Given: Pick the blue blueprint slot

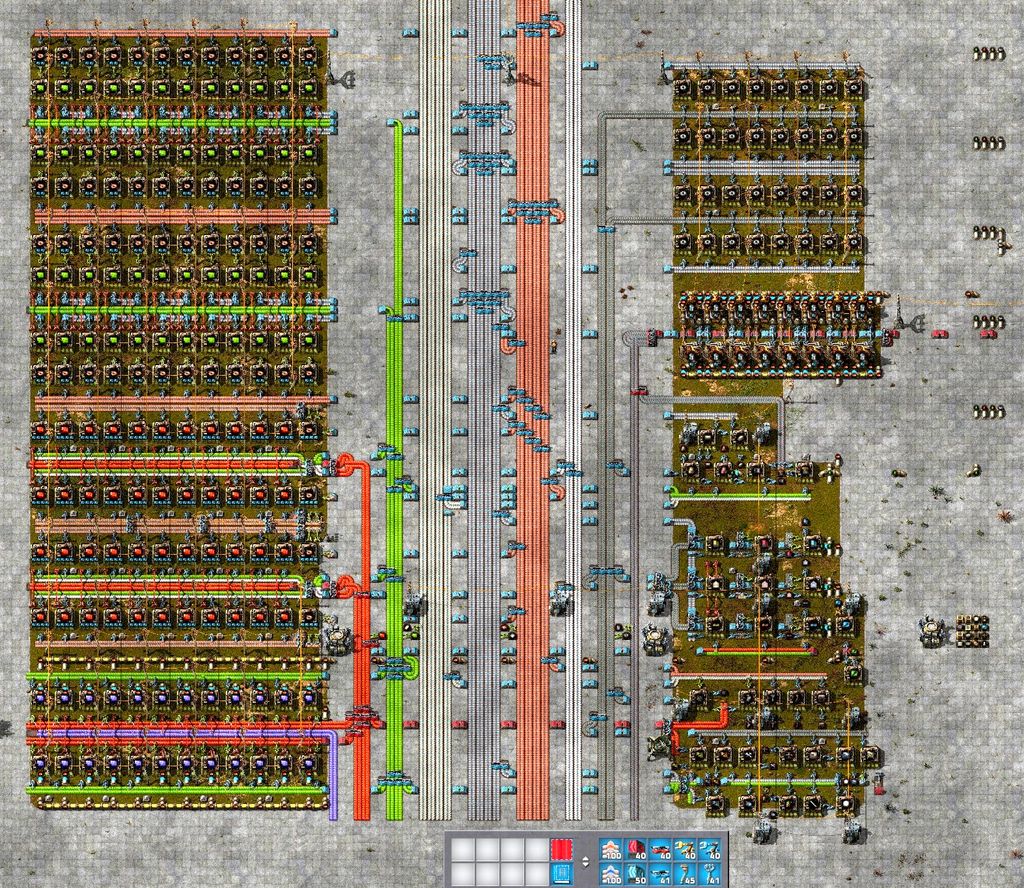Looking at the screenshot, I should pyautogui.click(x=563, y=875).
